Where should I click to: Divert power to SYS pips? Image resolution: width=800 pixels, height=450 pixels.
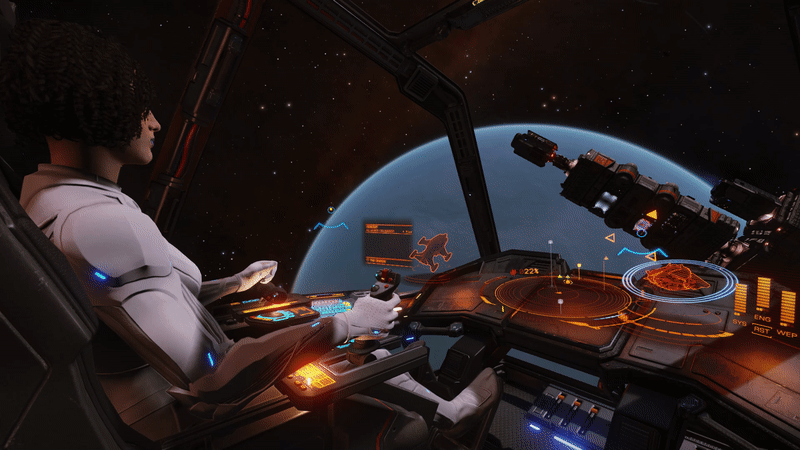[x=741, y=300]
